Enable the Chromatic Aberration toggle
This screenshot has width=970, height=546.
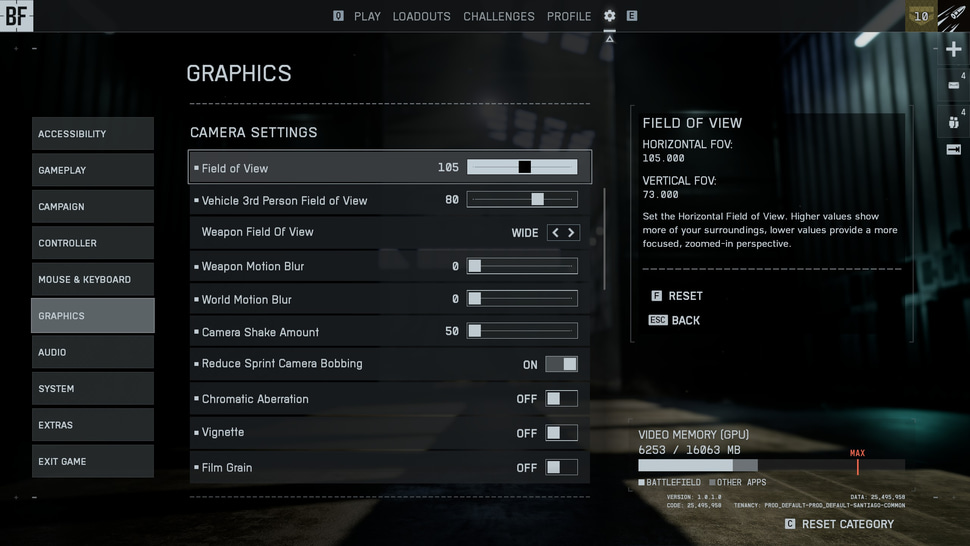561,399
